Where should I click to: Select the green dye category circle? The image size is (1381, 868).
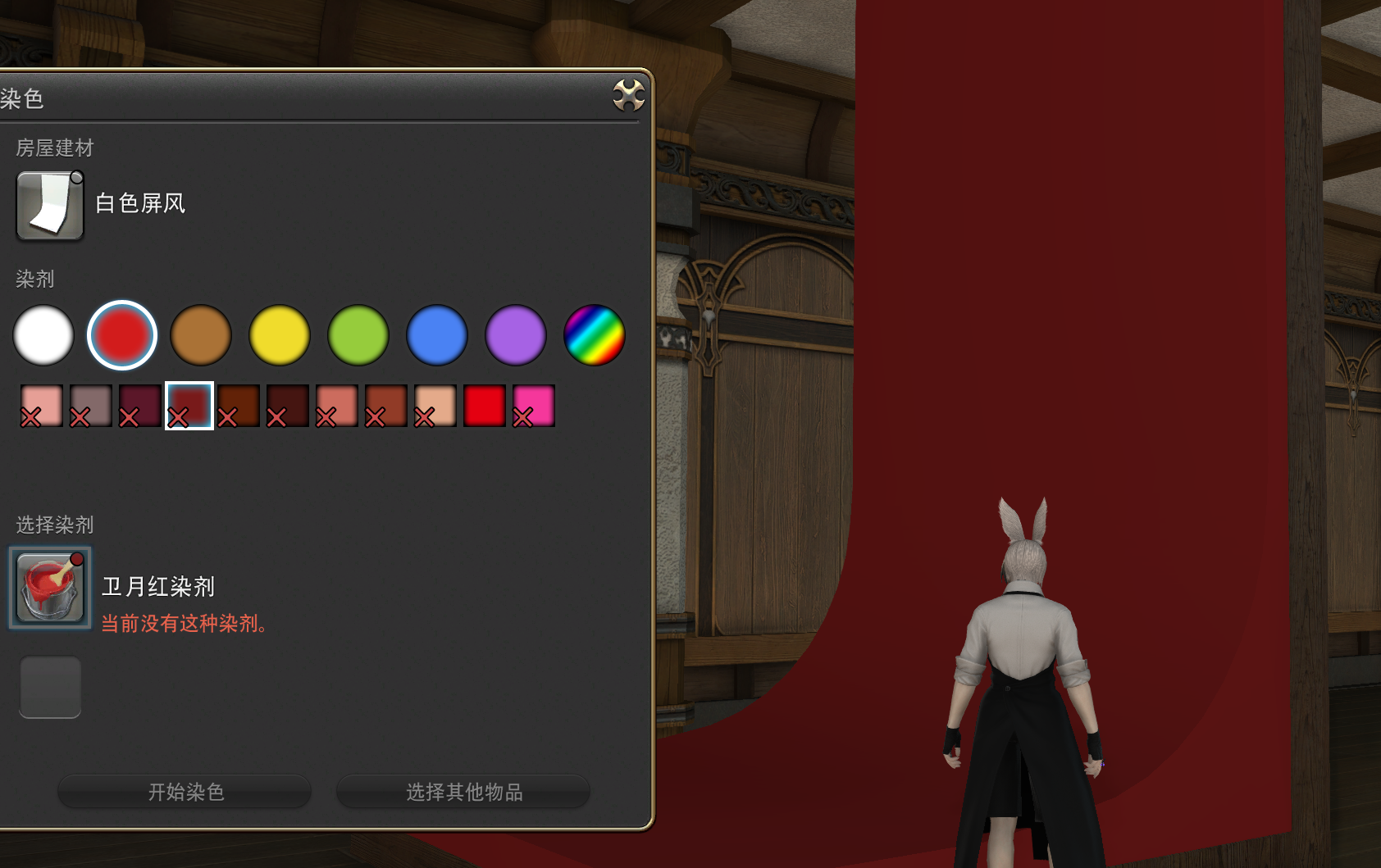point(358,335)
